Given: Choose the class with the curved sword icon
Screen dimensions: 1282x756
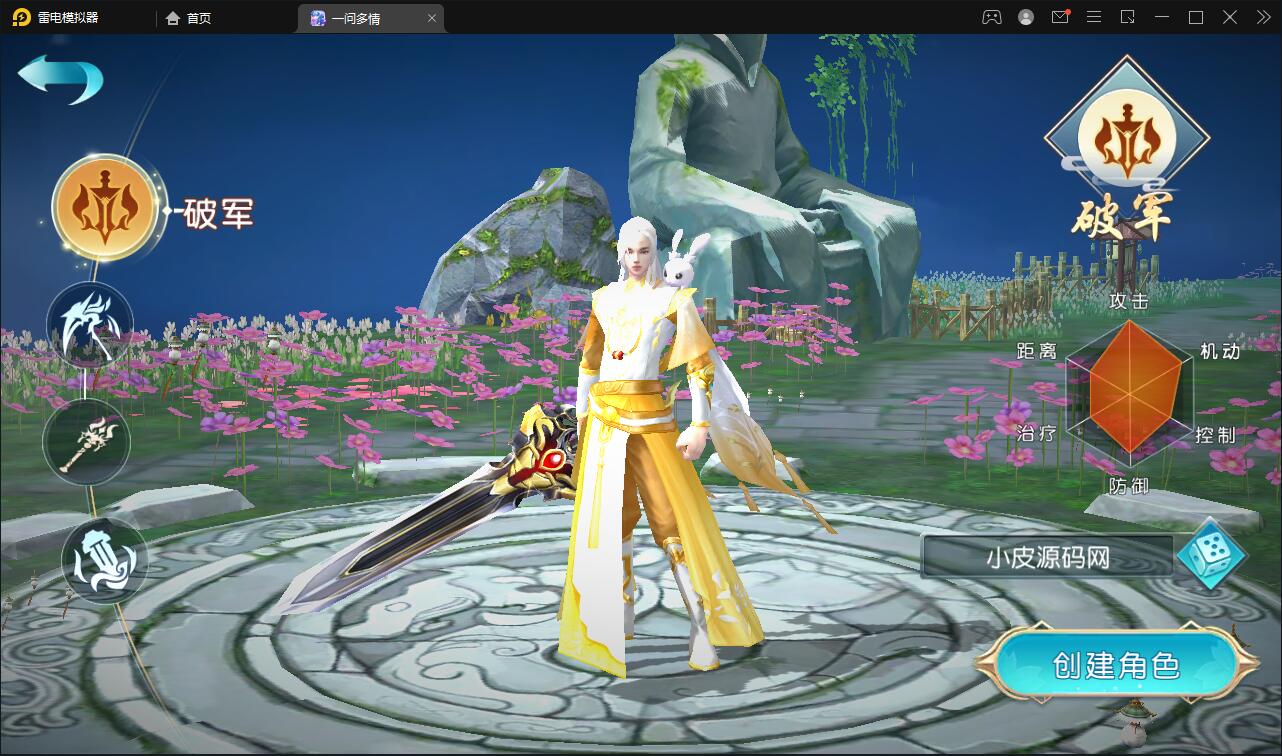Looking at the screenshot, I should tap(88, 323).
